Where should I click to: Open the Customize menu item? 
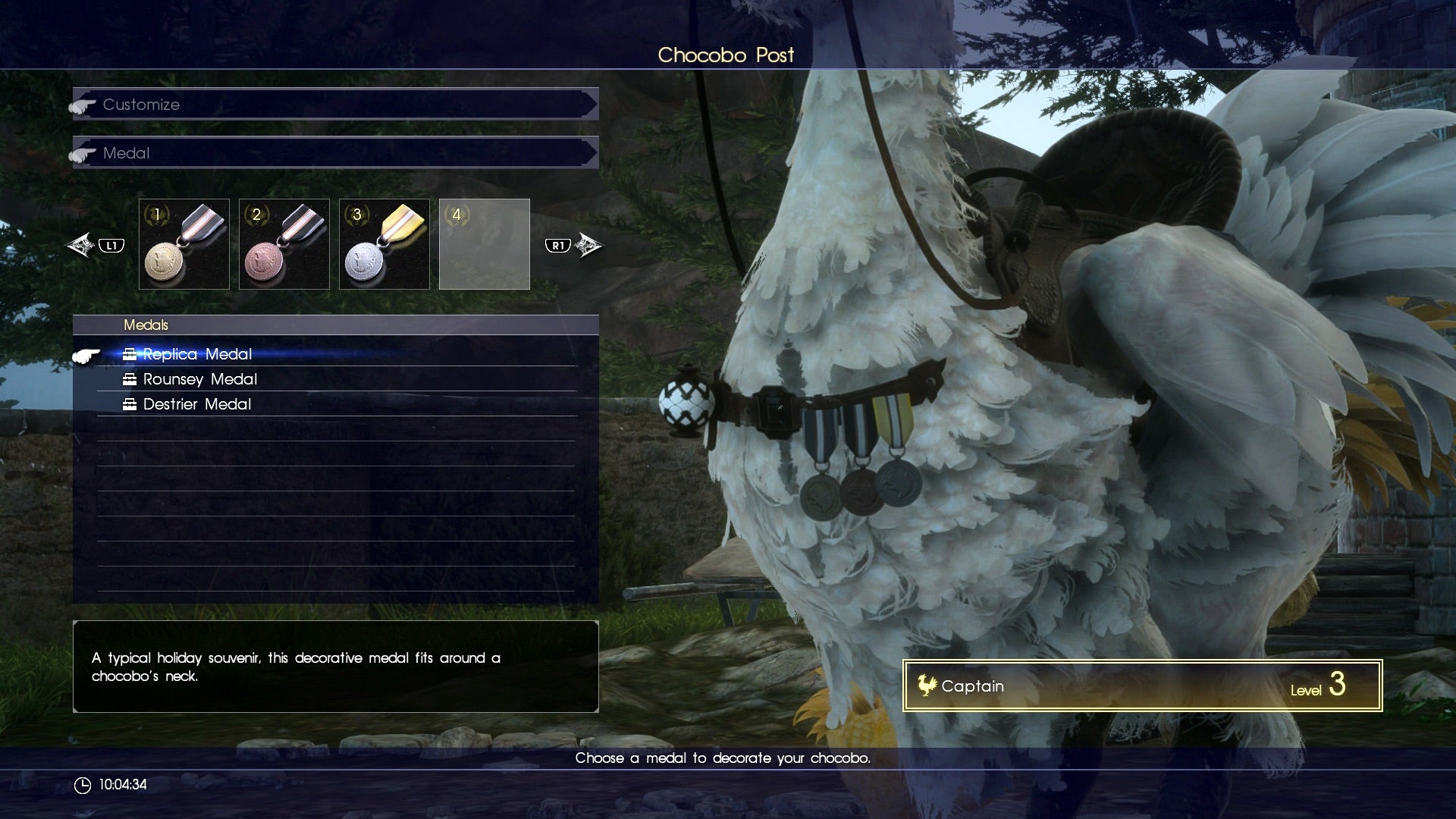pos(141,105)
